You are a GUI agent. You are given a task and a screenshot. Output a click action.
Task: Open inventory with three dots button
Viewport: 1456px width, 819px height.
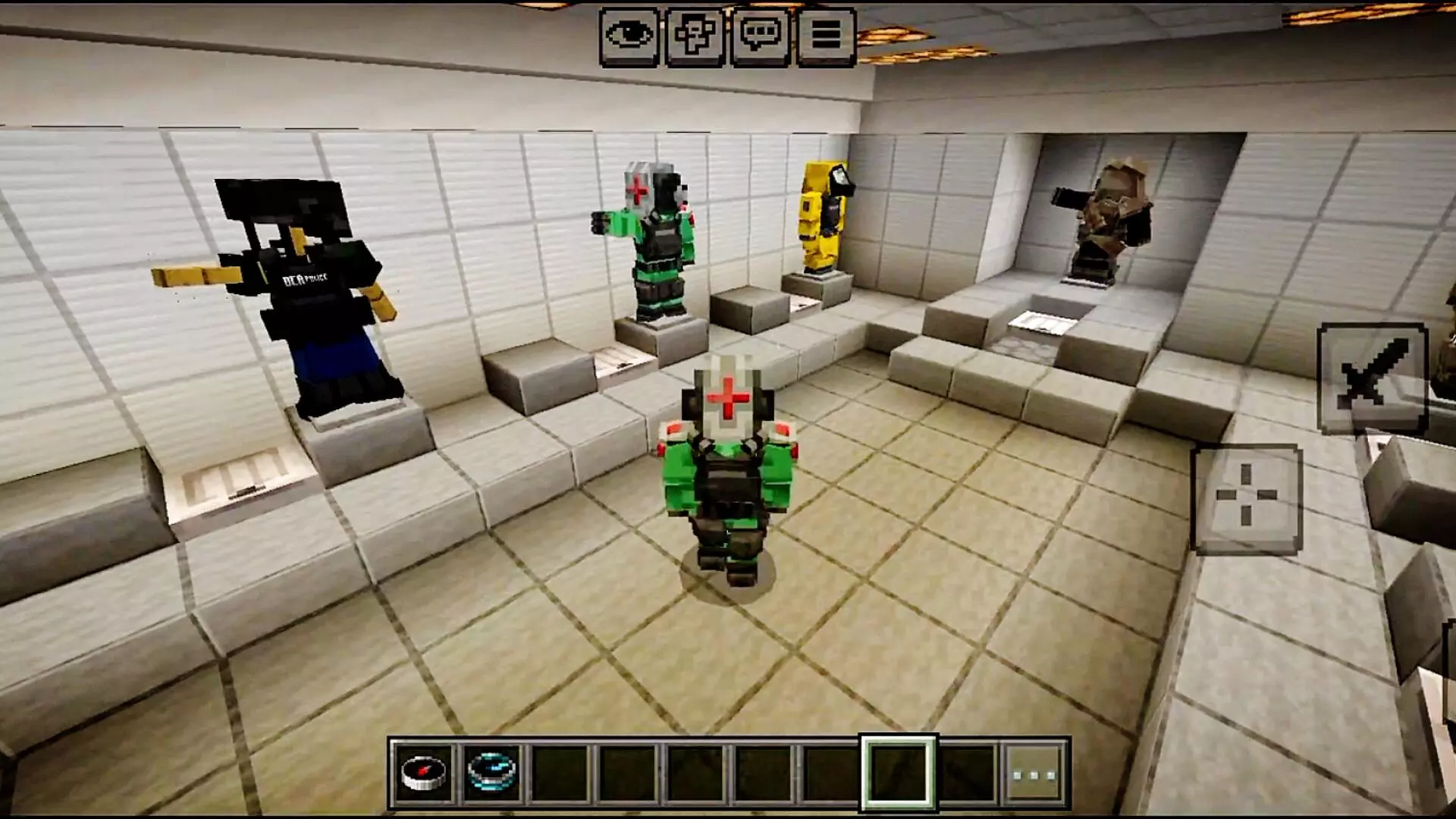[1035, 773]
